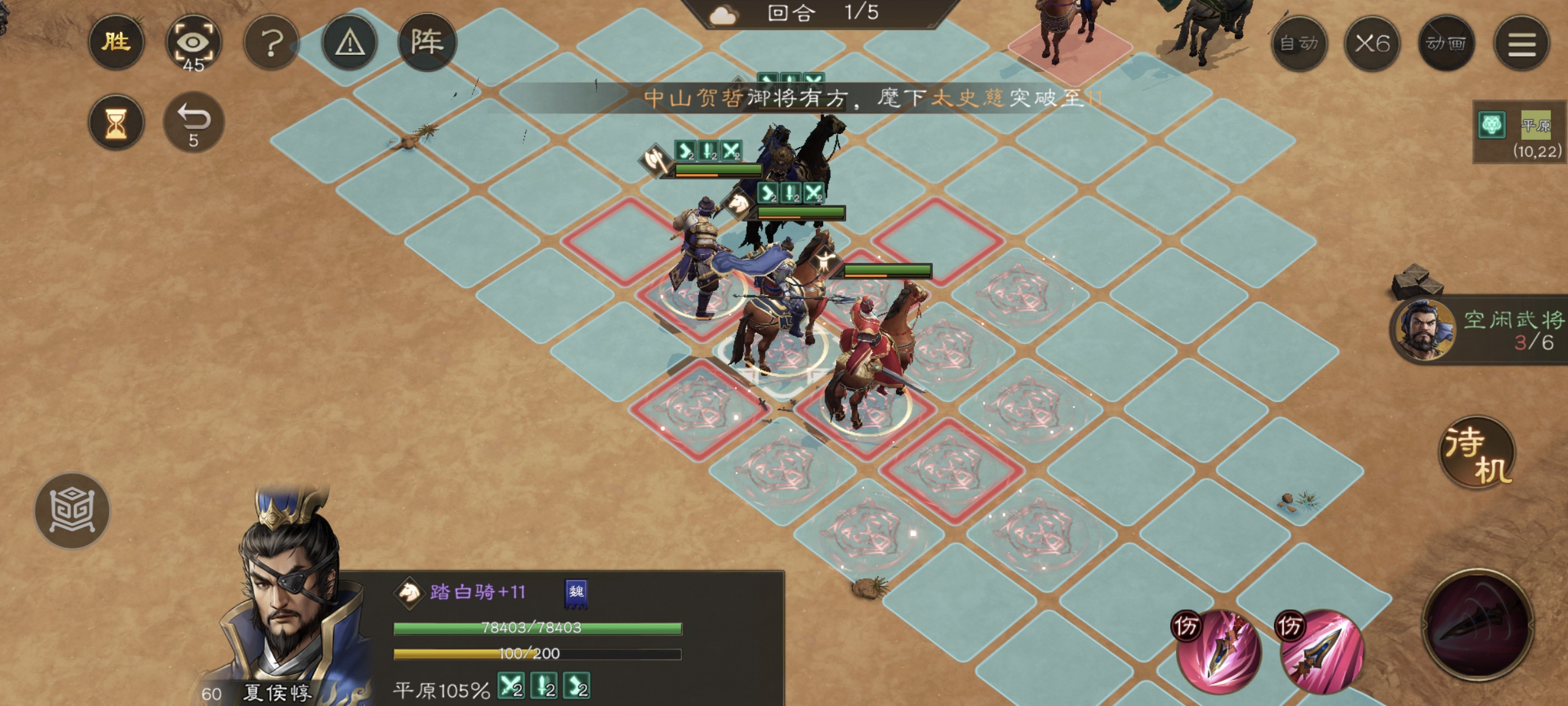Click the hourglass end turn button

[116, 123]
